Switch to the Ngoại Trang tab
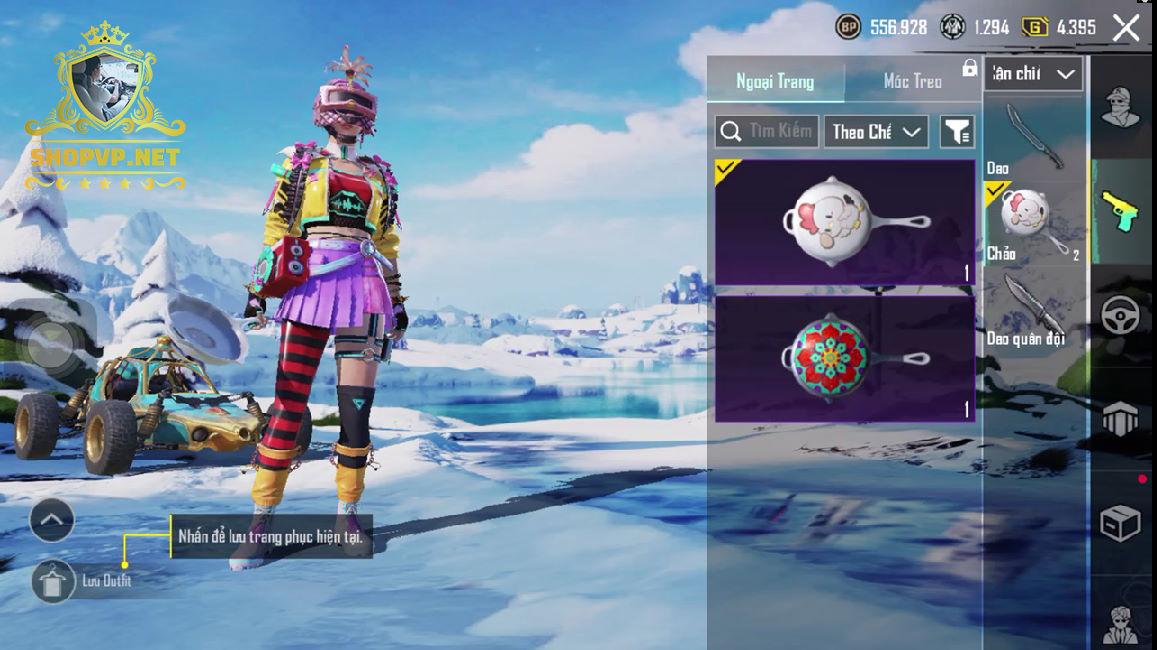The image size is (1157, 650). 775,82
